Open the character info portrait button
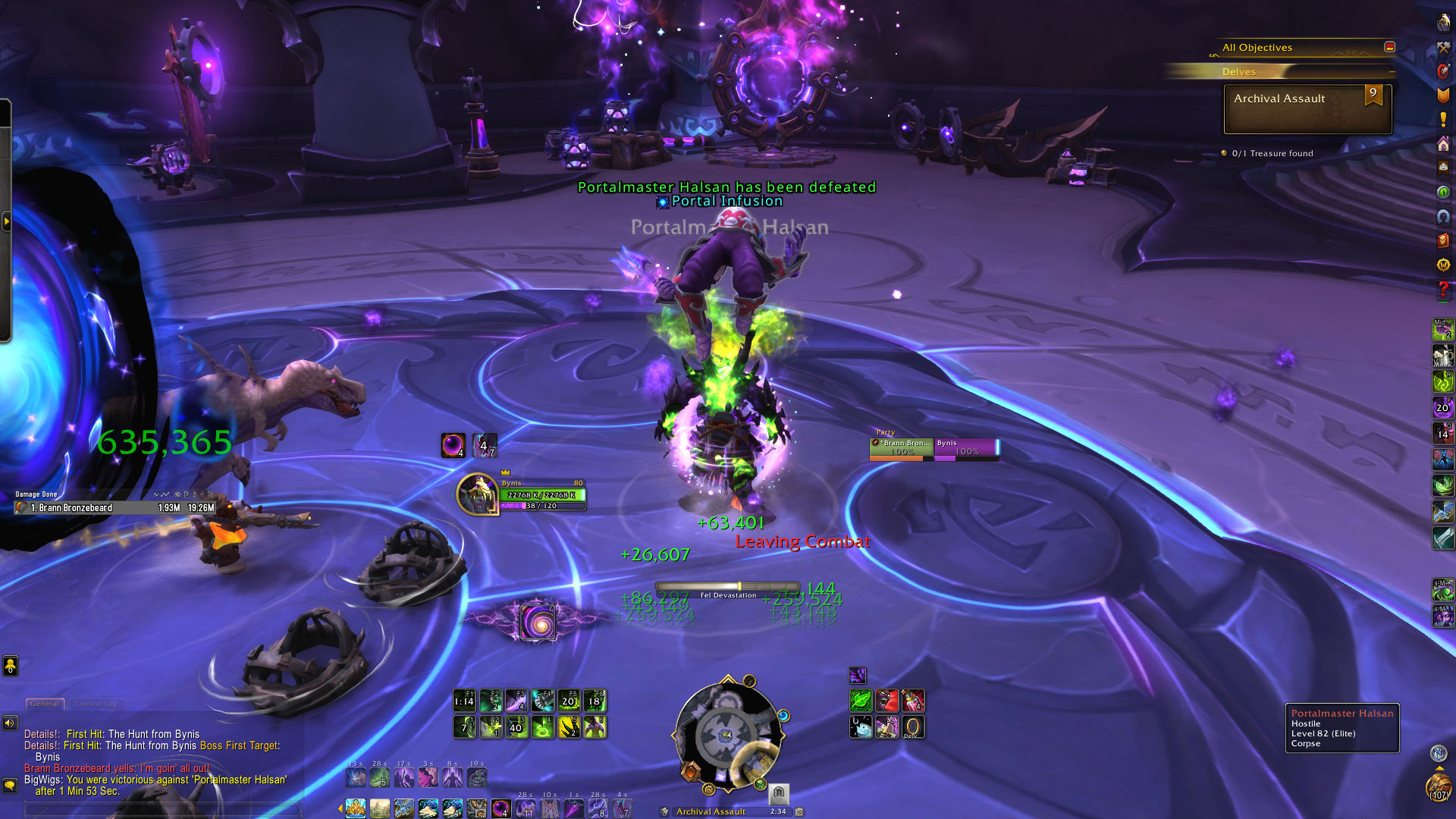The width and height of the screenshot is (1456, 819). [x=1442, y=23]
